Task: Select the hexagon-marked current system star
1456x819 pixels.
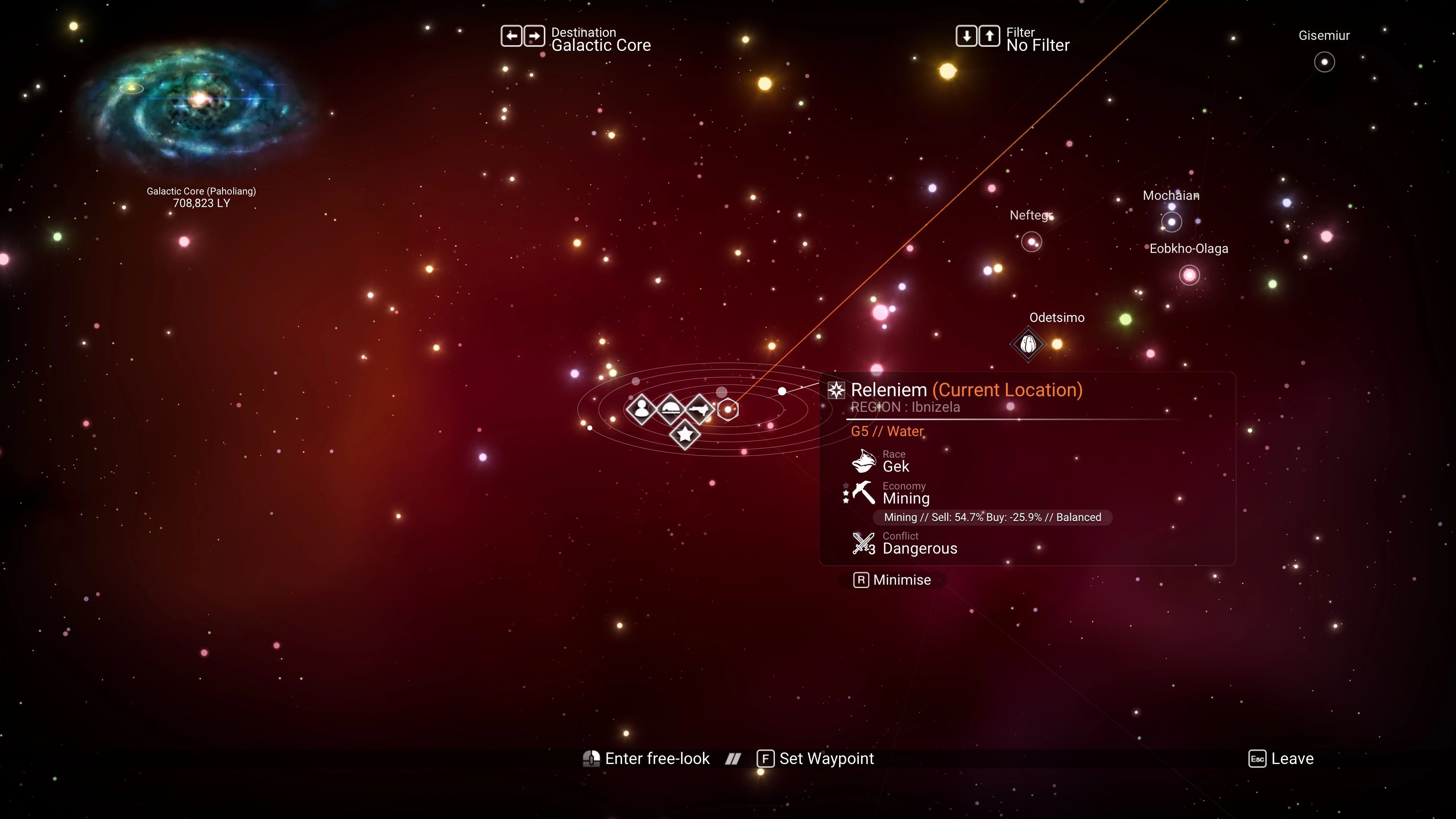Action: (x=728, y=409)
